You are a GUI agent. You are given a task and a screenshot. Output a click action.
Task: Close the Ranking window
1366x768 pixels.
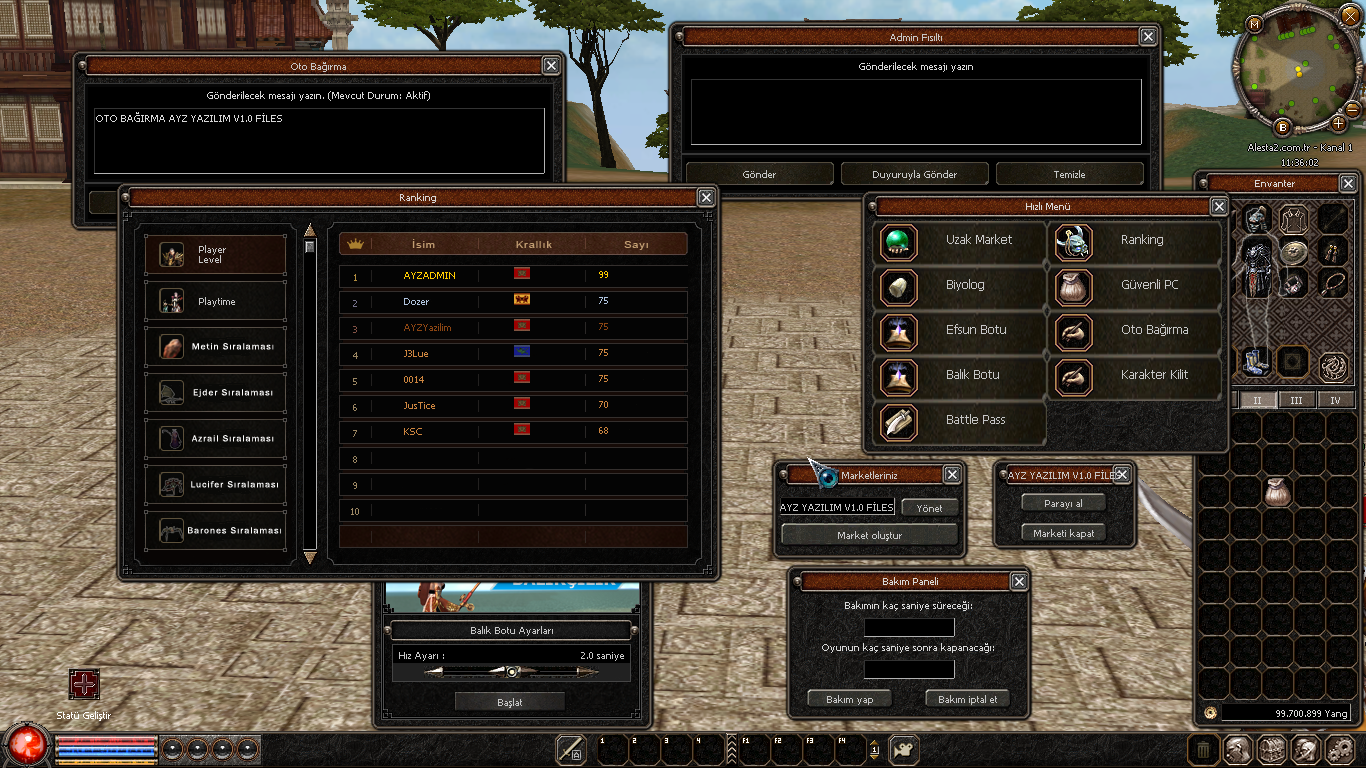(706, 197)
